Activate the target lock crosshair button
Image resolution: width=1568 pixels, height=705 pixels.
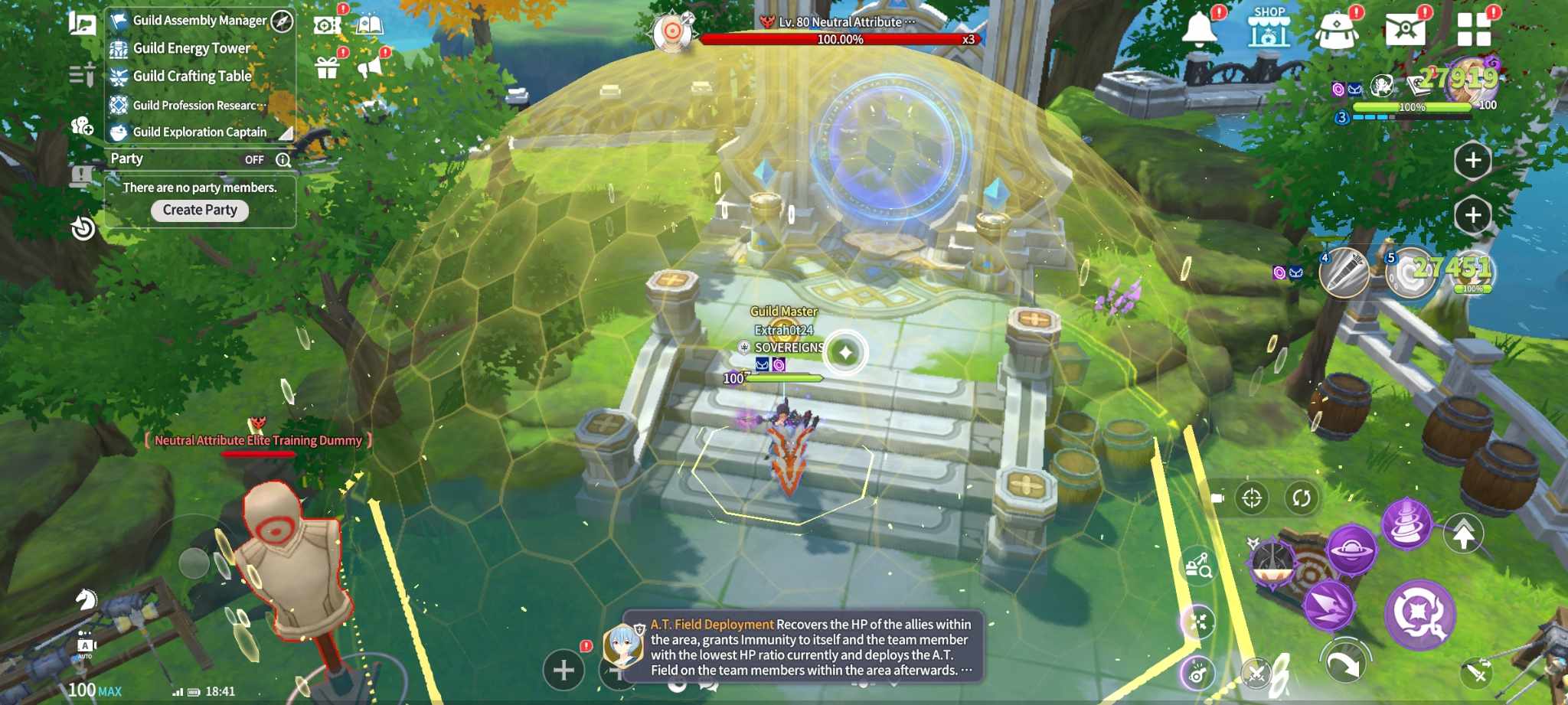point(1252,498)
